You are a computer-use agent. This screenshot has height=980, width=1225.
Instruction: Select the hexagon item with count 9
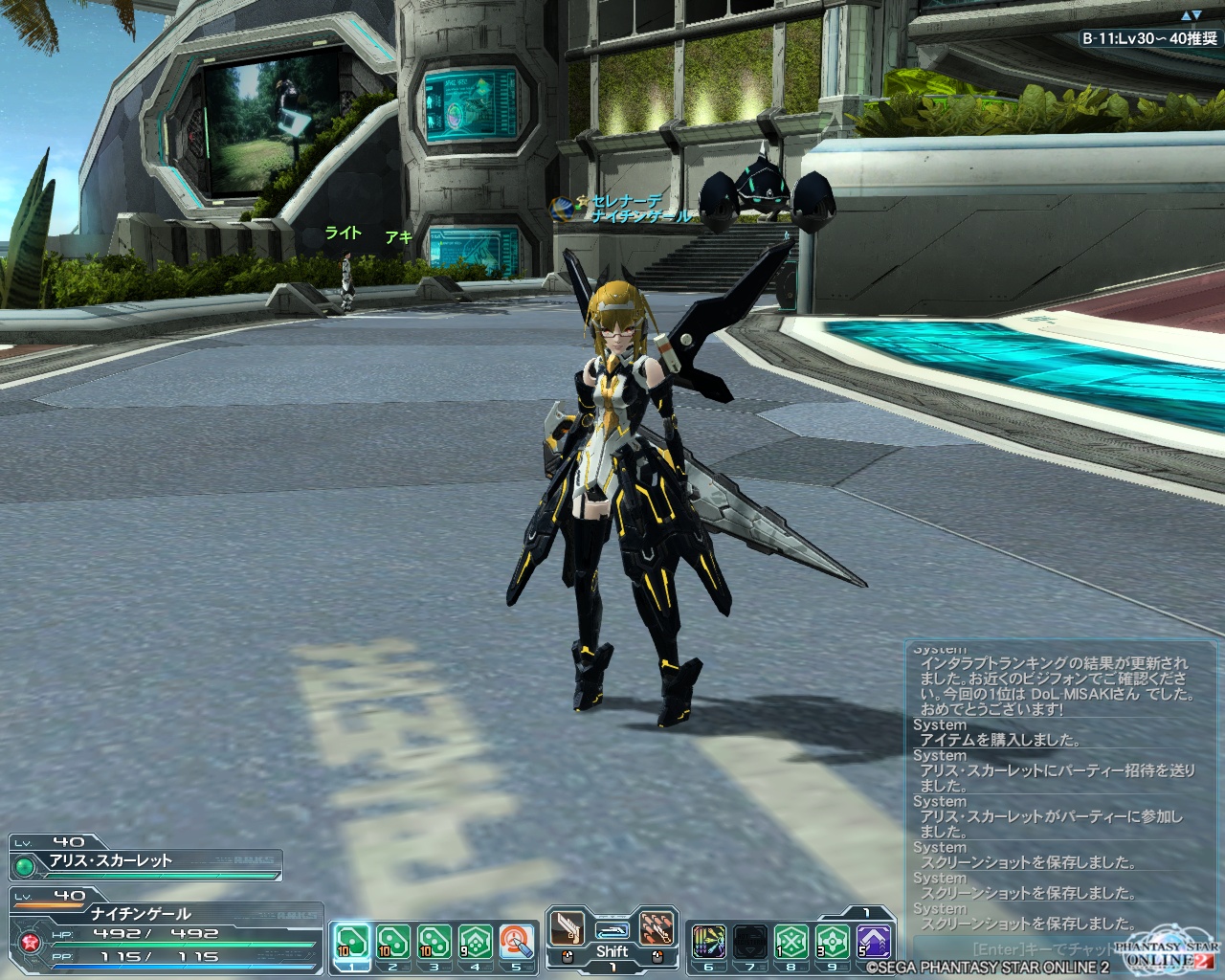(475, 942)
